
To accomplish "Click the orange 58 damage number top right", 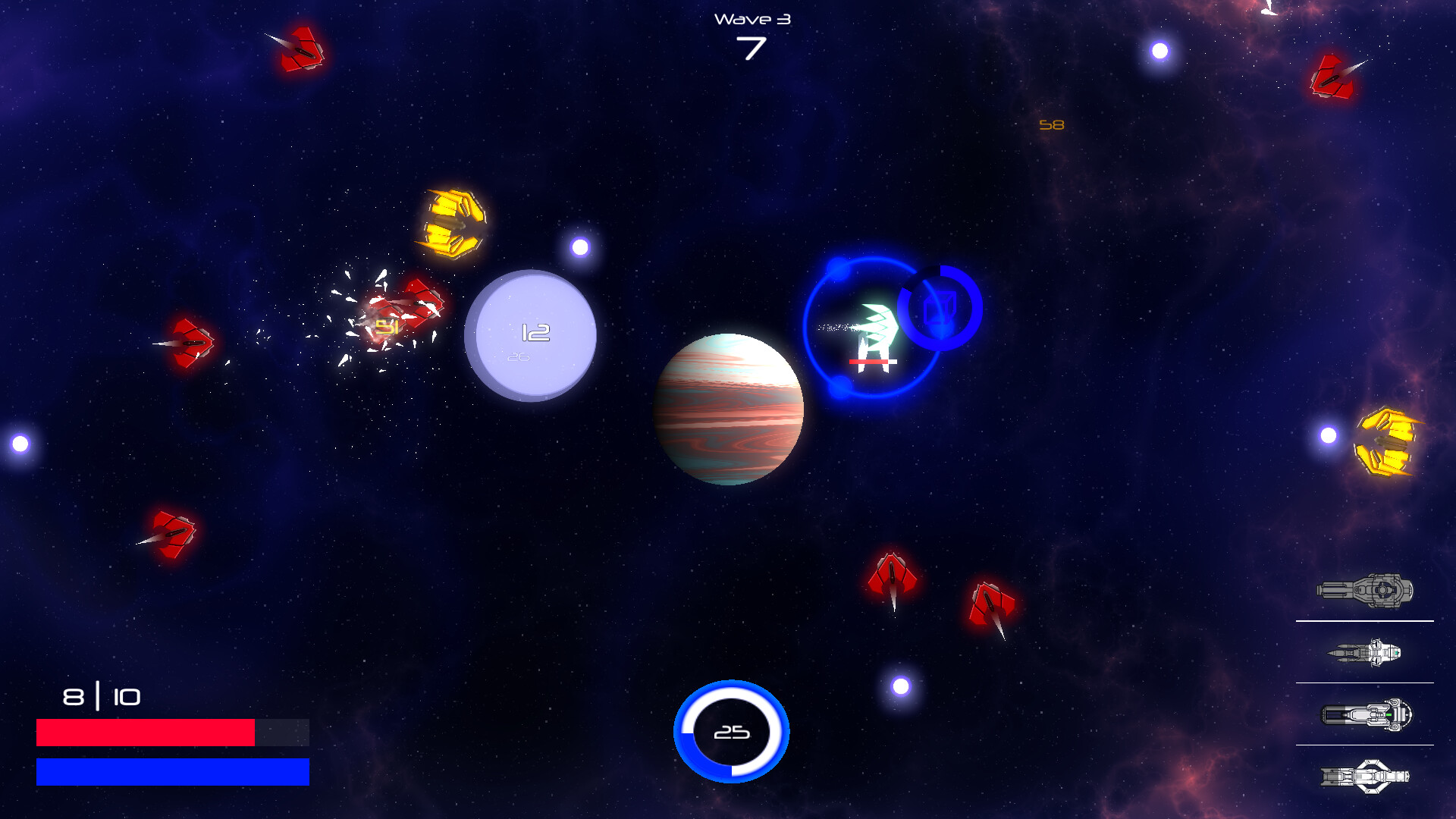I will click(x=1050, y=125).
